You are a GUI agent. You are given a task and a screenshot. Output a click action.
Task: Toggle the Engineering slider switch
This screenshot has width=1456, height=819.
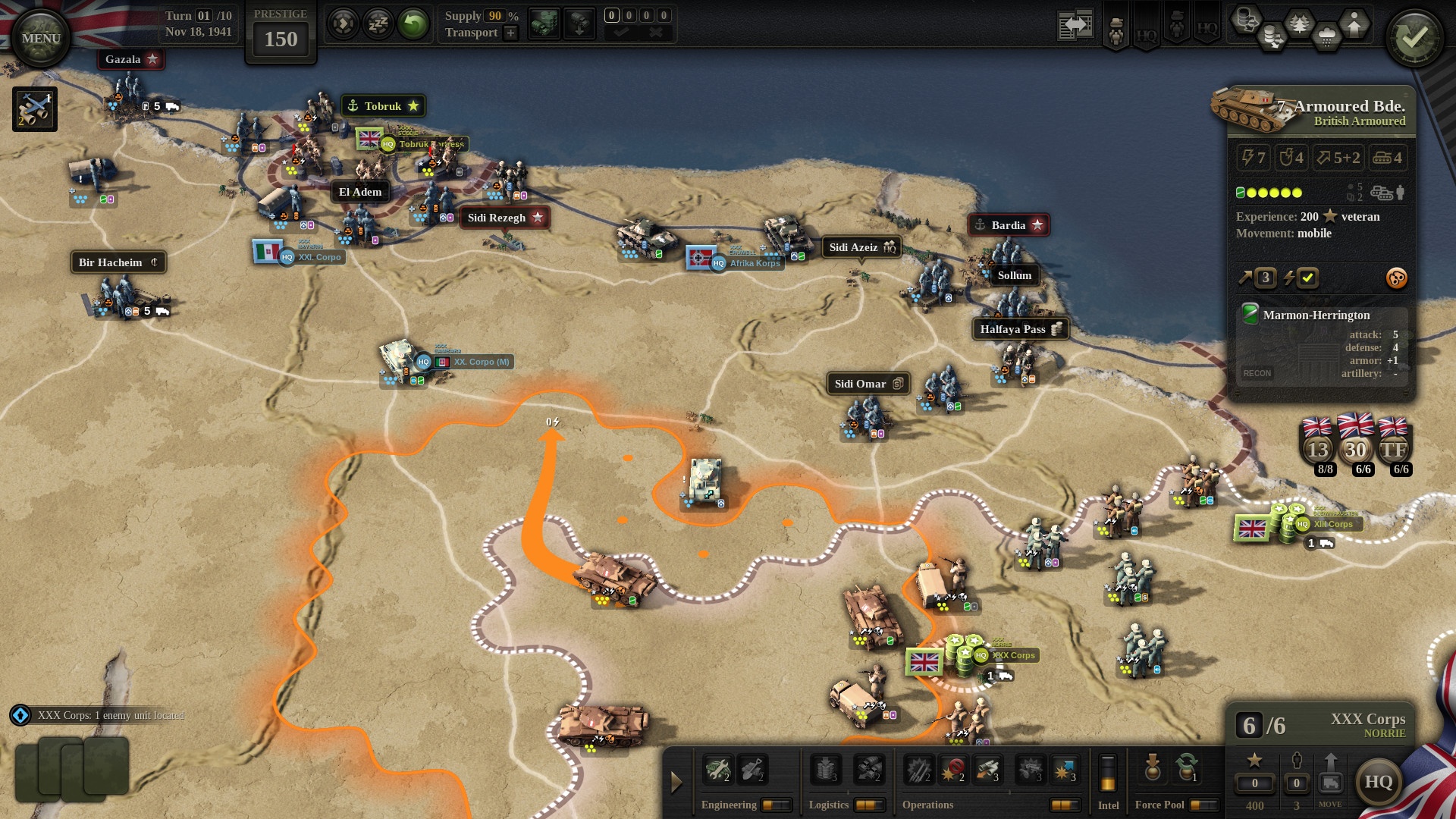click(x=778, y=805)
